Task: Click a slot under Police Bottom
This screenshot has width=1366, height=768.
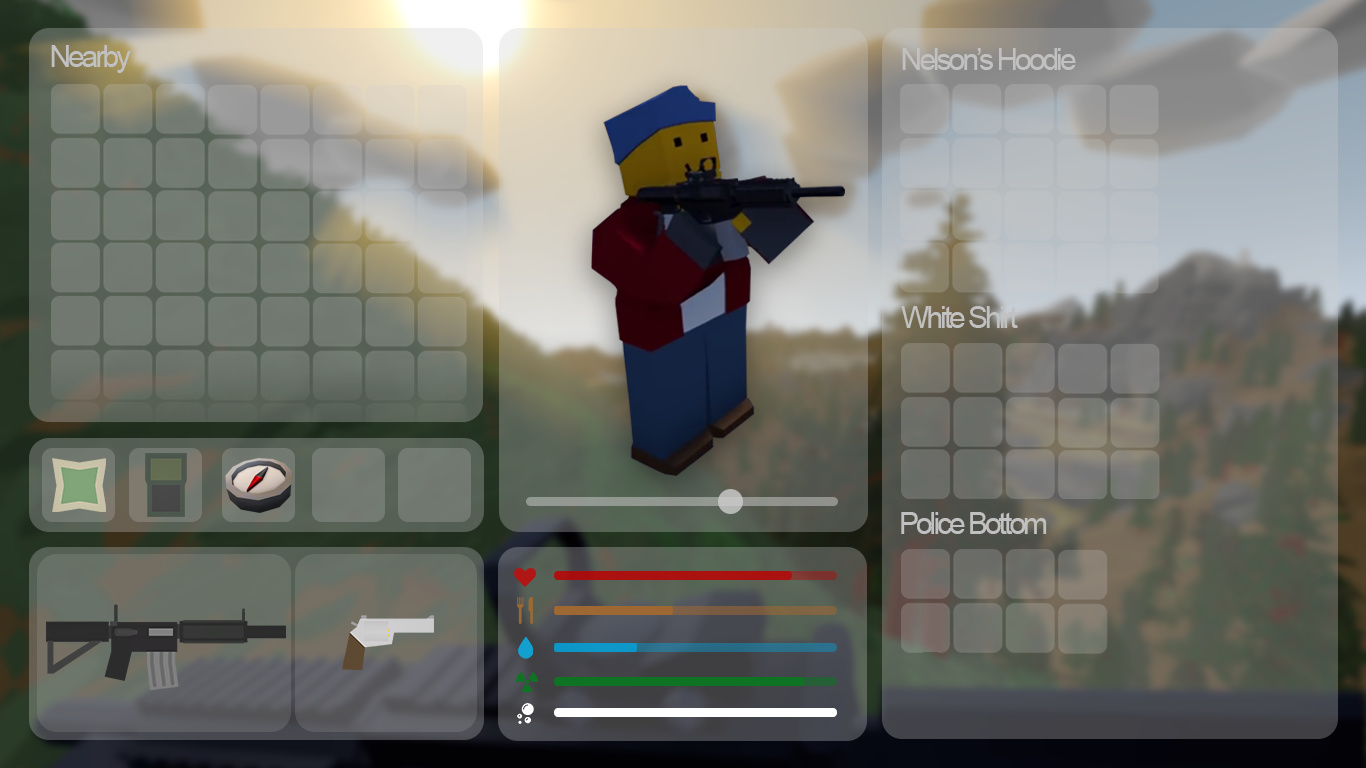Action: (x=924, y=573)
